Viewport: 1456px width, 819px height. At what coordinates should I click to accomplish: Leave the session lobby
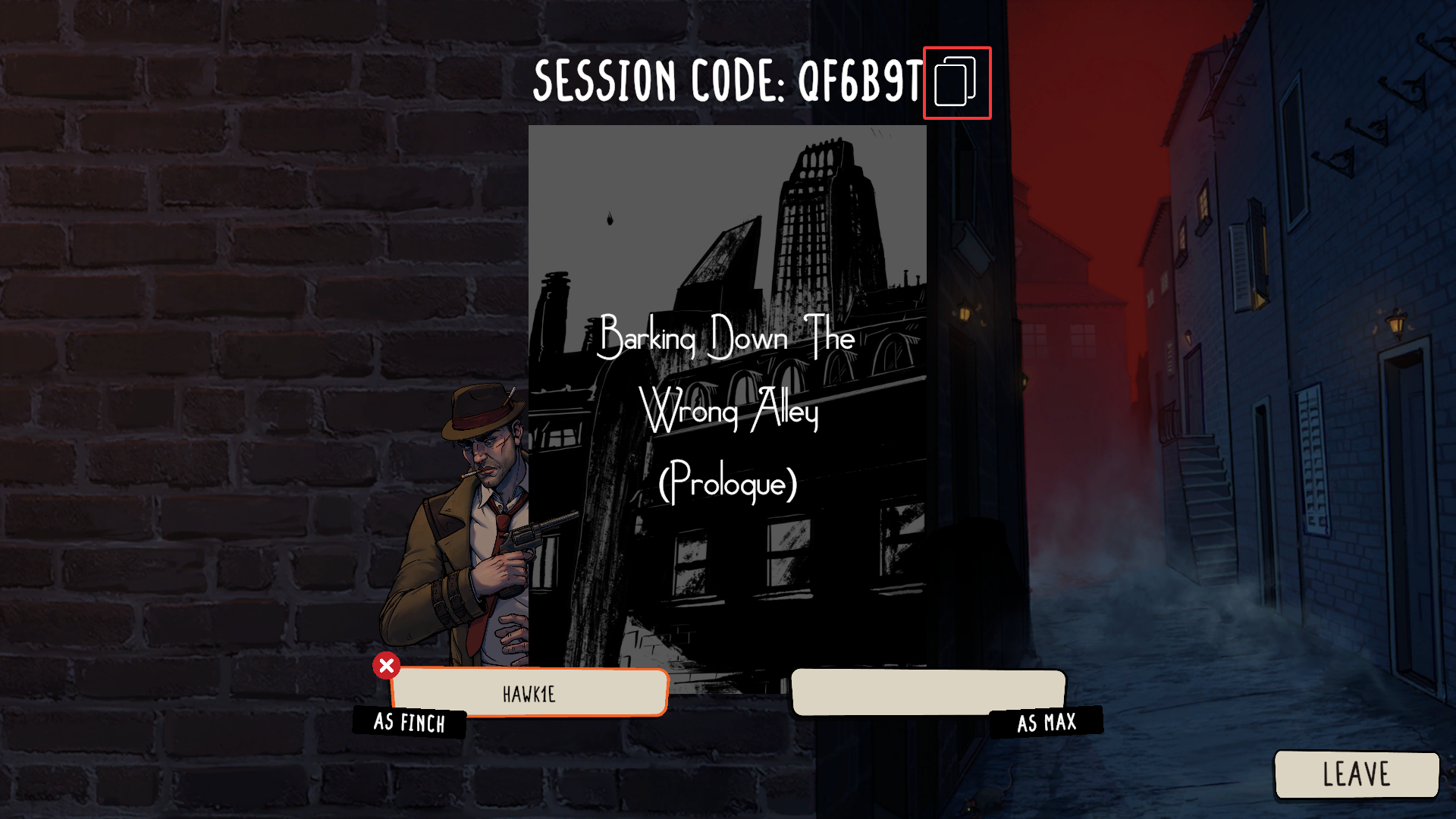pyautogui.click(x=1356, y=774)
